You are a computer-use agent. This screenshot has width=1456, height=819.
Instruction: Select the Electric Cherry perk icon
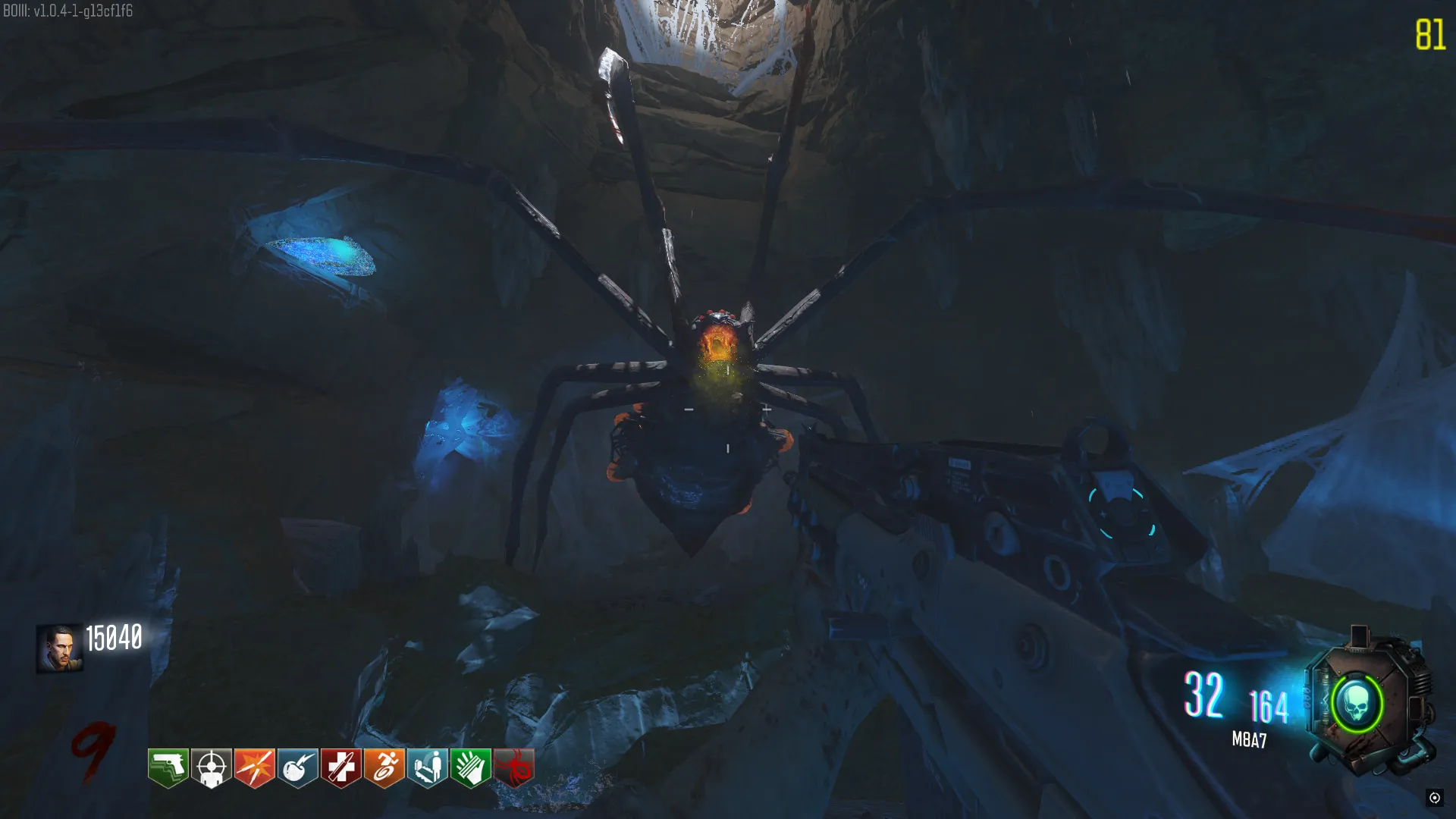(298, 767)
